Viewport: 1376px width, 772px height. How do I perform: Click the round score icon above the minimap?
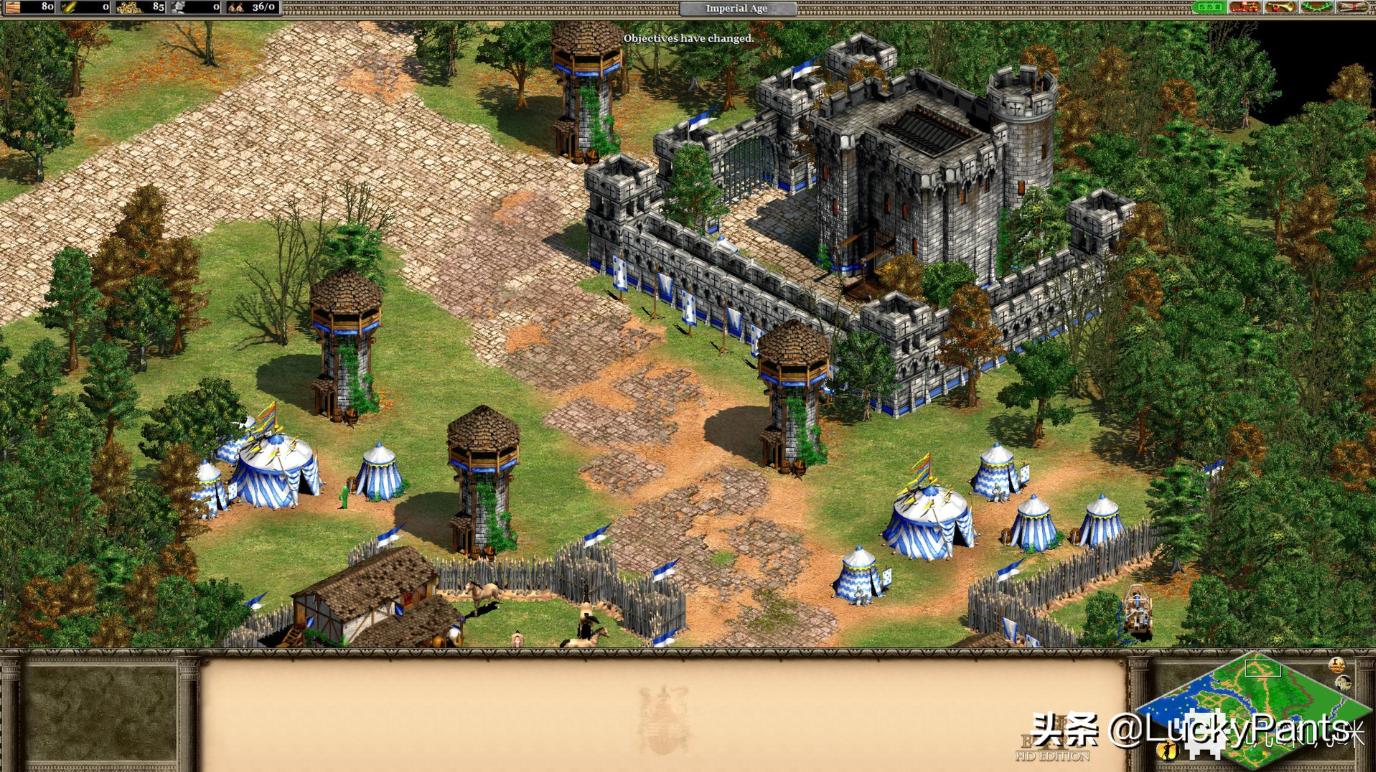tap(1336, 663)
